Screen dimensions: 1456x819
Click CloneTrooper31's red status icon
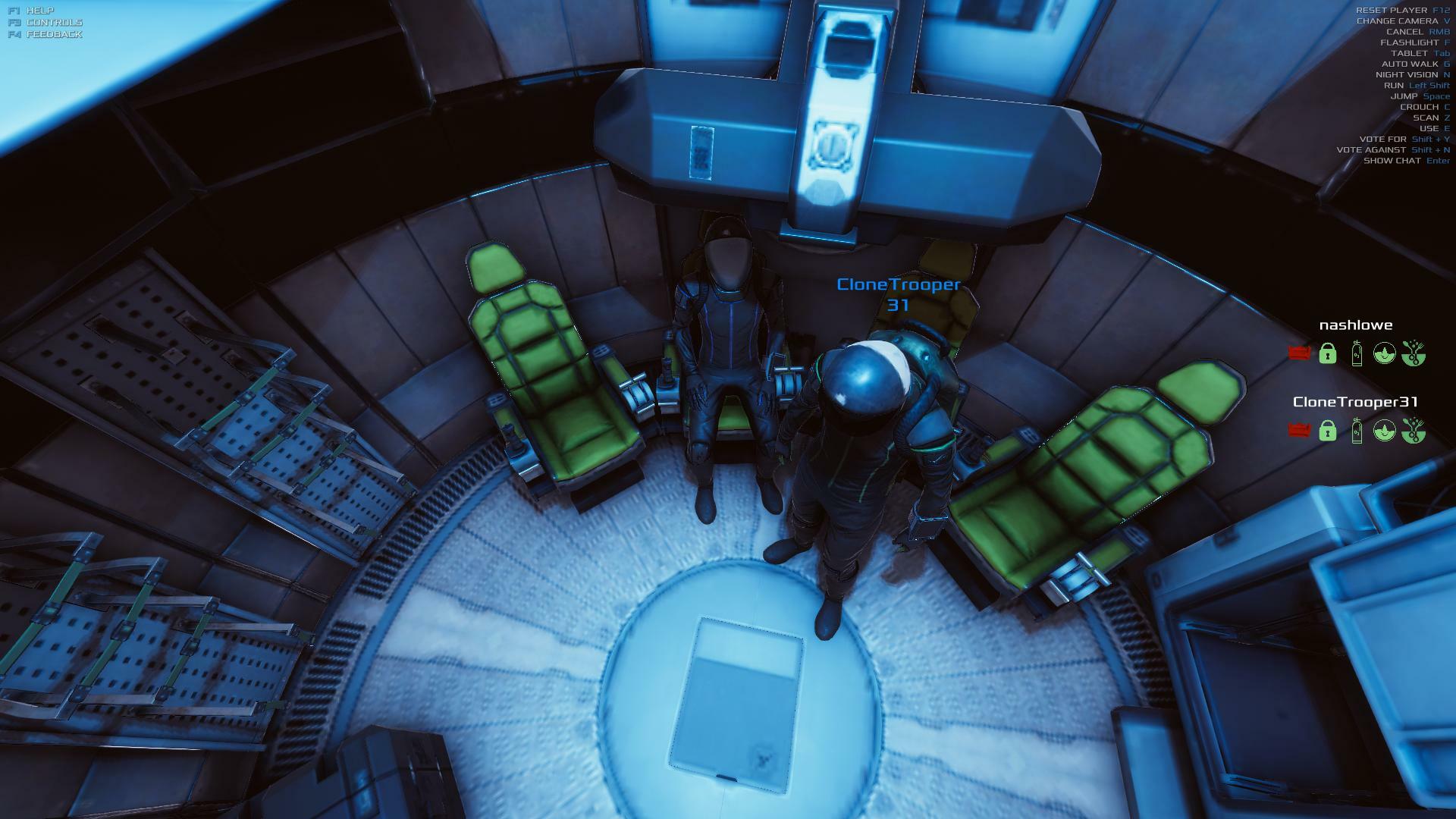pos(1299,431)
